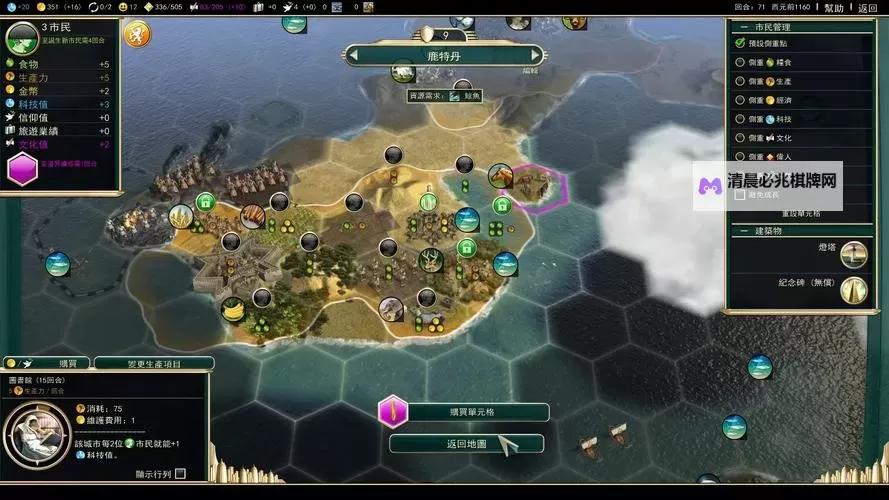Toggle the 顯示行列 show-queue checkbox

181,474
